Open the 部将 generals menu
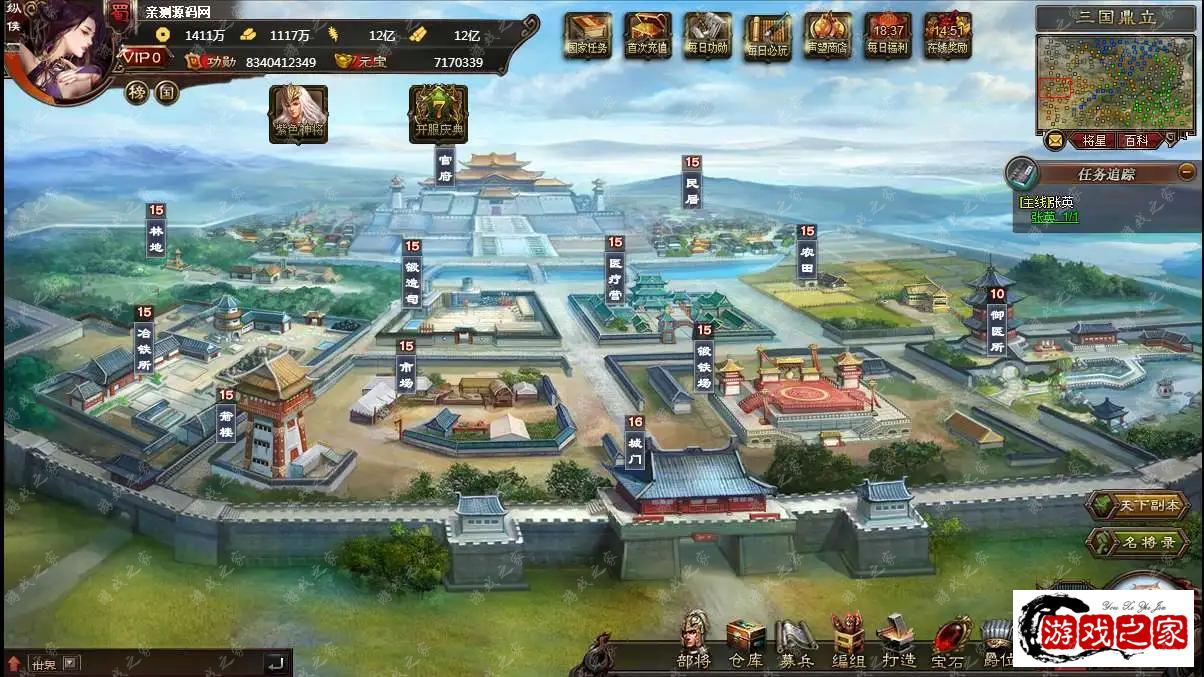 pyautogui.click(x=693, y=641)
